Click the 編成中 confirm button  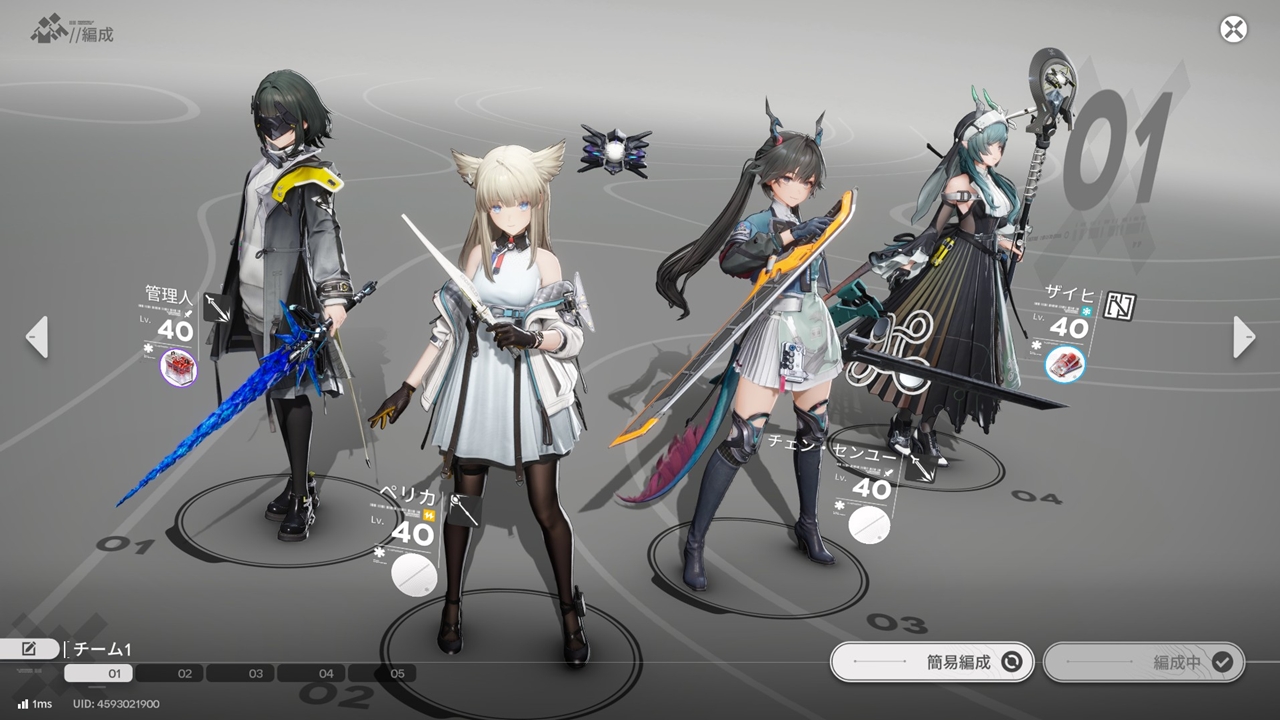(1143, 662)
